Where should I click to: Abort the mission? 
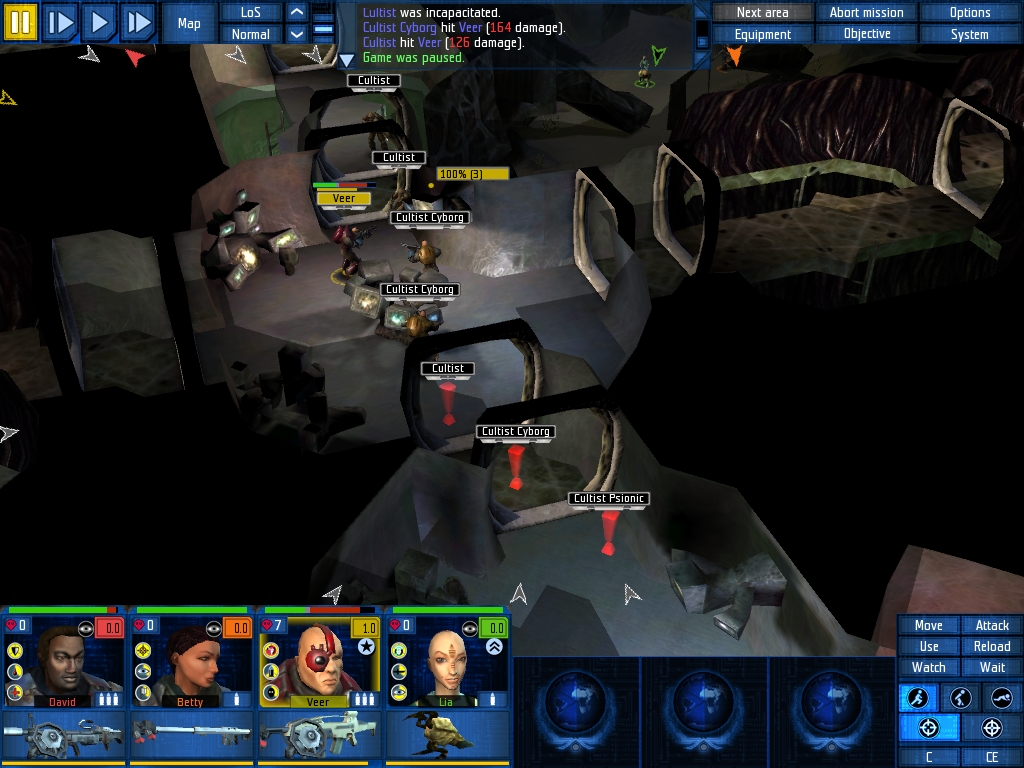pos(866,12)
